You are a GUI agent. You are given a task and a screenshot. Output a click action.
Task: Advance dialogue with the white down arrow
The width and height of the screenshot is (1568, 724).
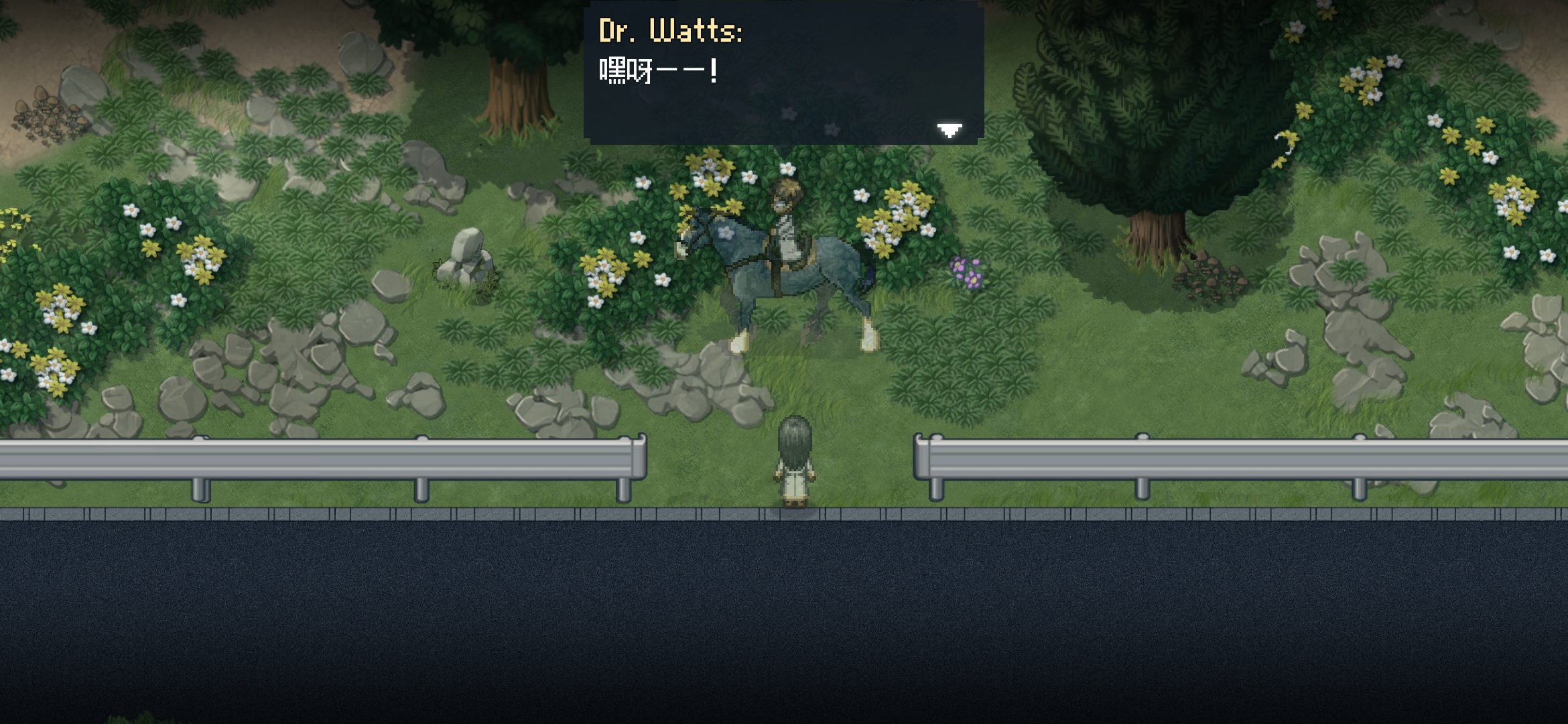pos(949,129)
